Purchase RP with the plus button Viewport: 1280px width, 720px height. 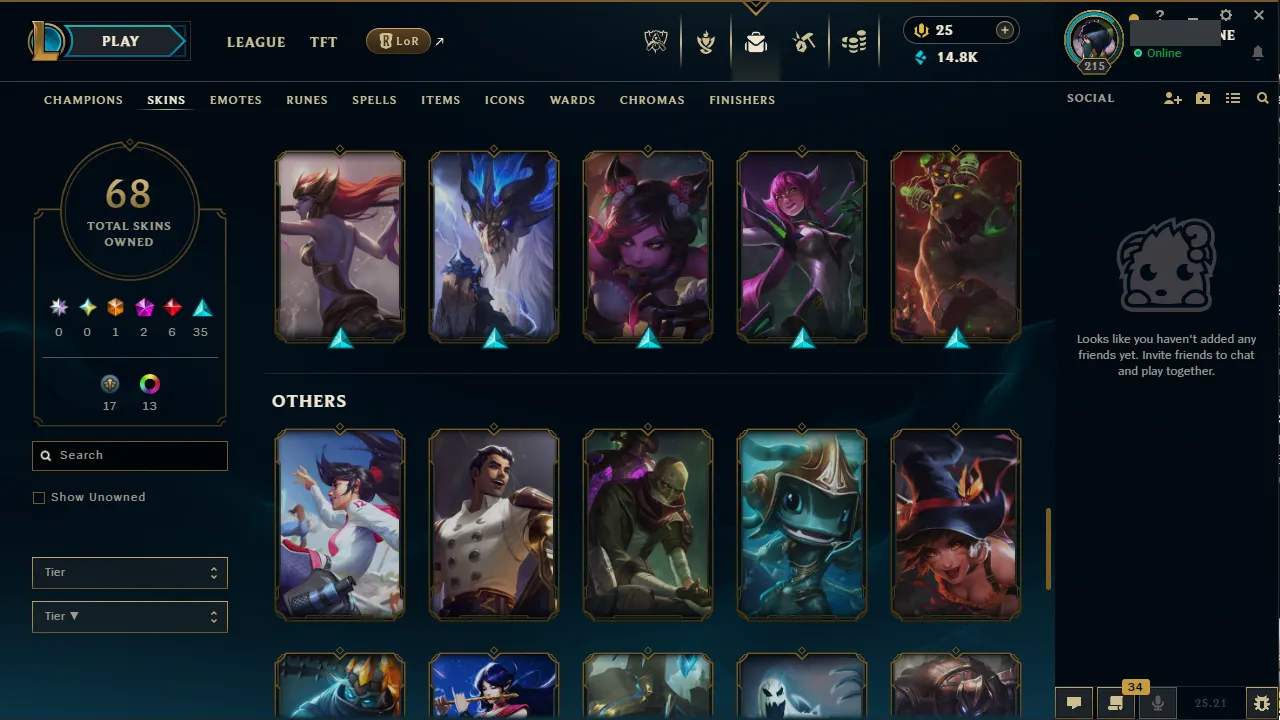1004,30
